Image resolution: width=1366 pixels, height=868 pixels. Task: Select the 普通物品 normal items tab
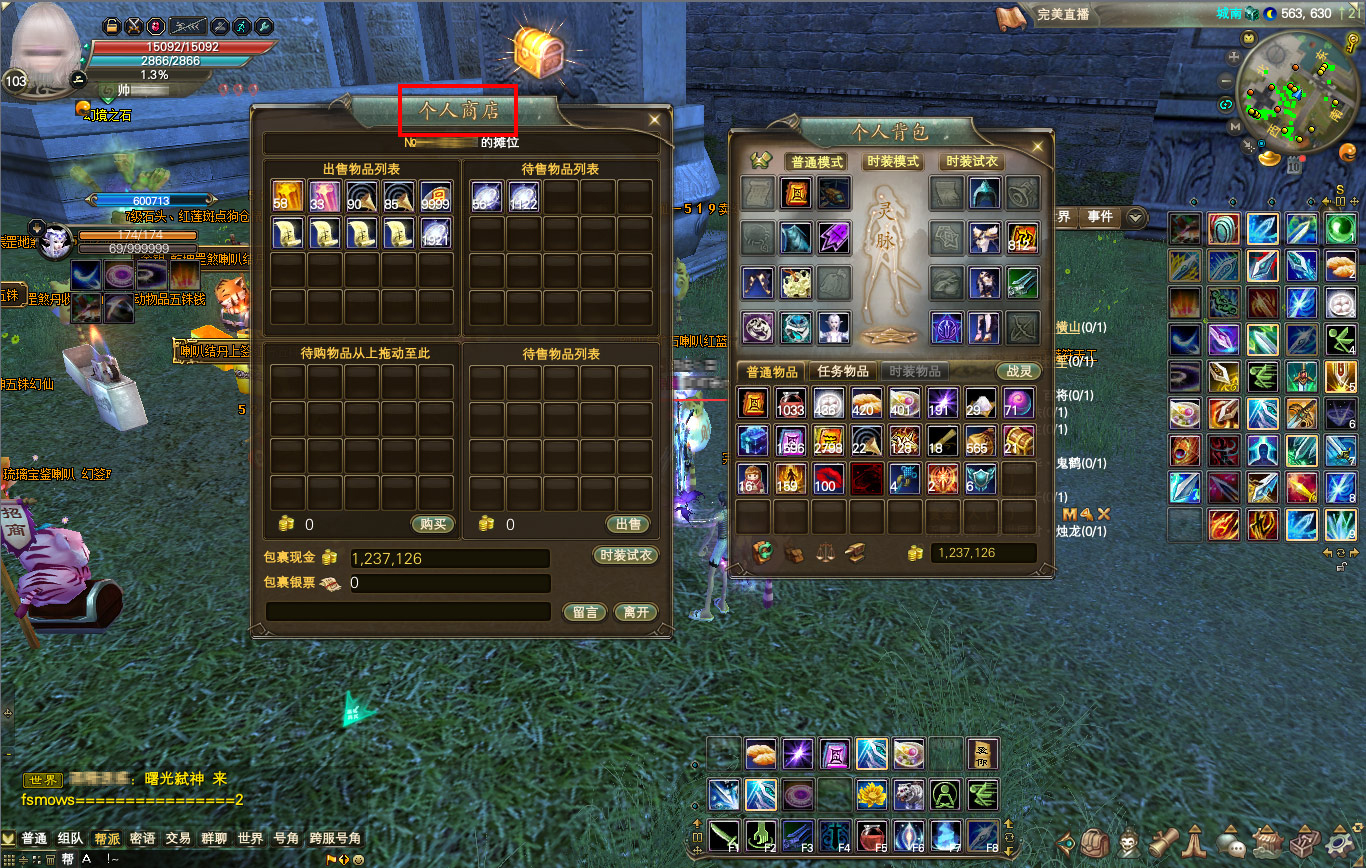tap(773, 371)
